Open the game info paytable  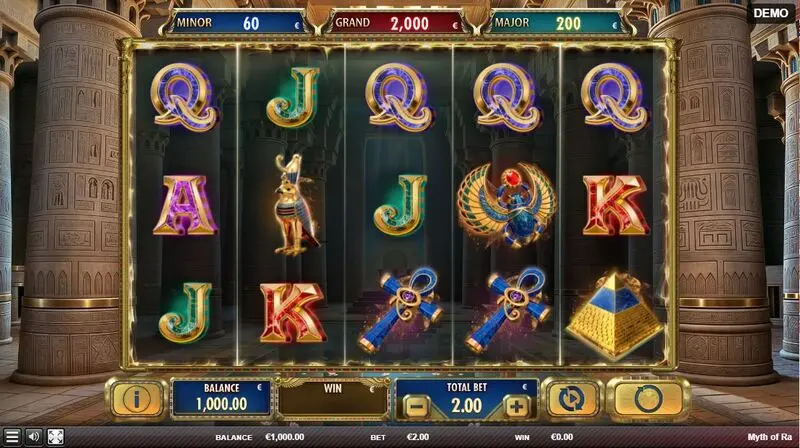(x=137, y=399)
